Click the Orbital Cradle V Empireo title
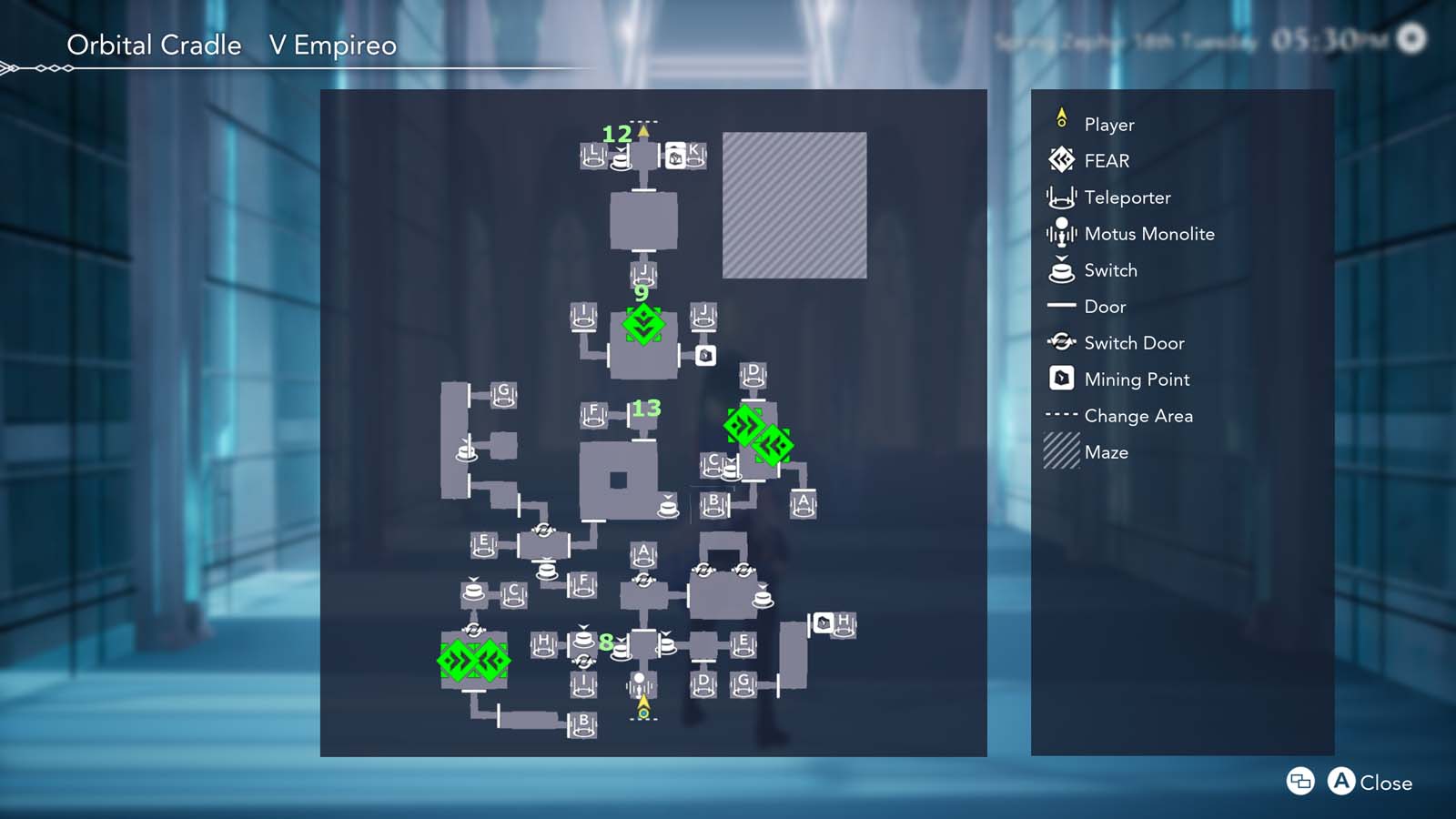Viewport: 1456px width, 819px height. 231,45
